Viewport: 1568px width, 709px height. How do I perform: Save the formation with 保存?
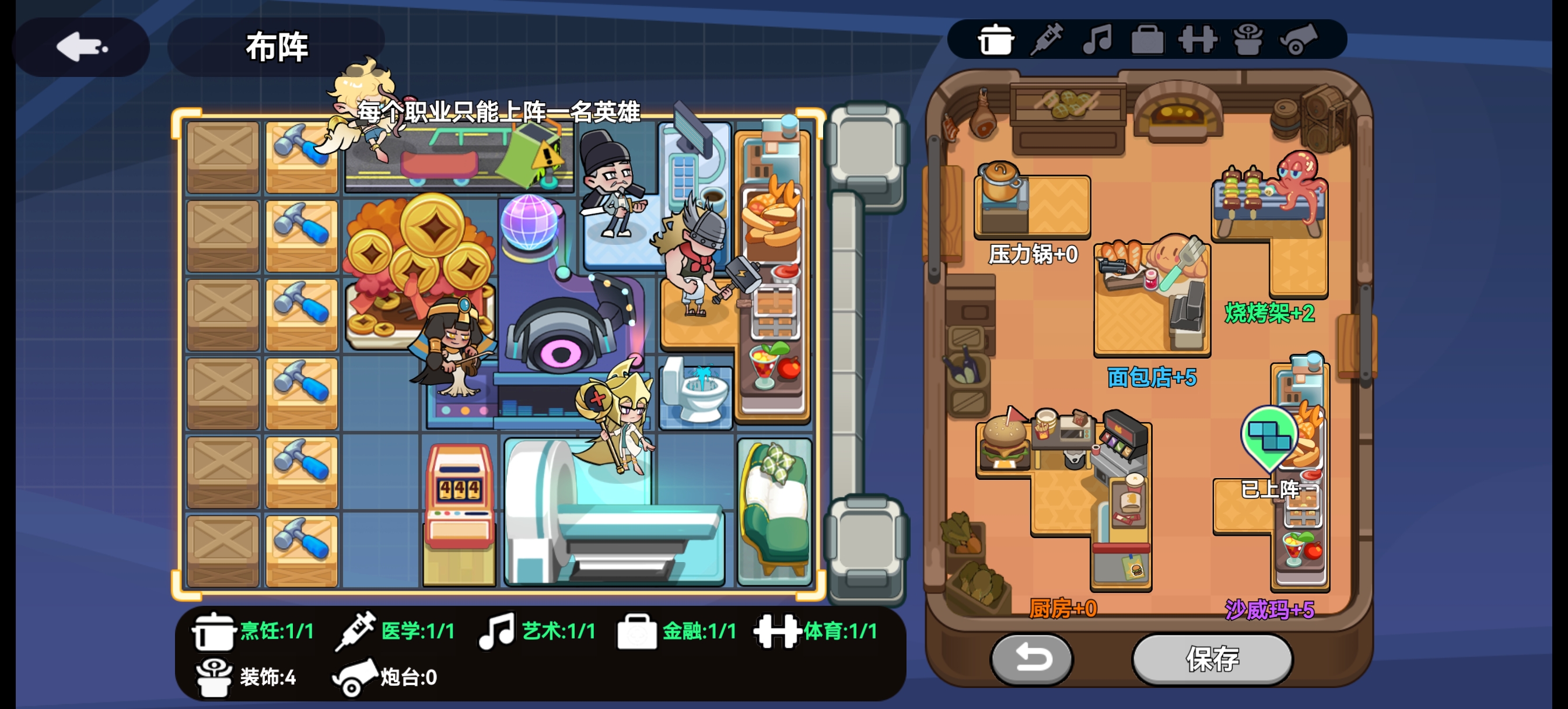tap(1212, 658)
